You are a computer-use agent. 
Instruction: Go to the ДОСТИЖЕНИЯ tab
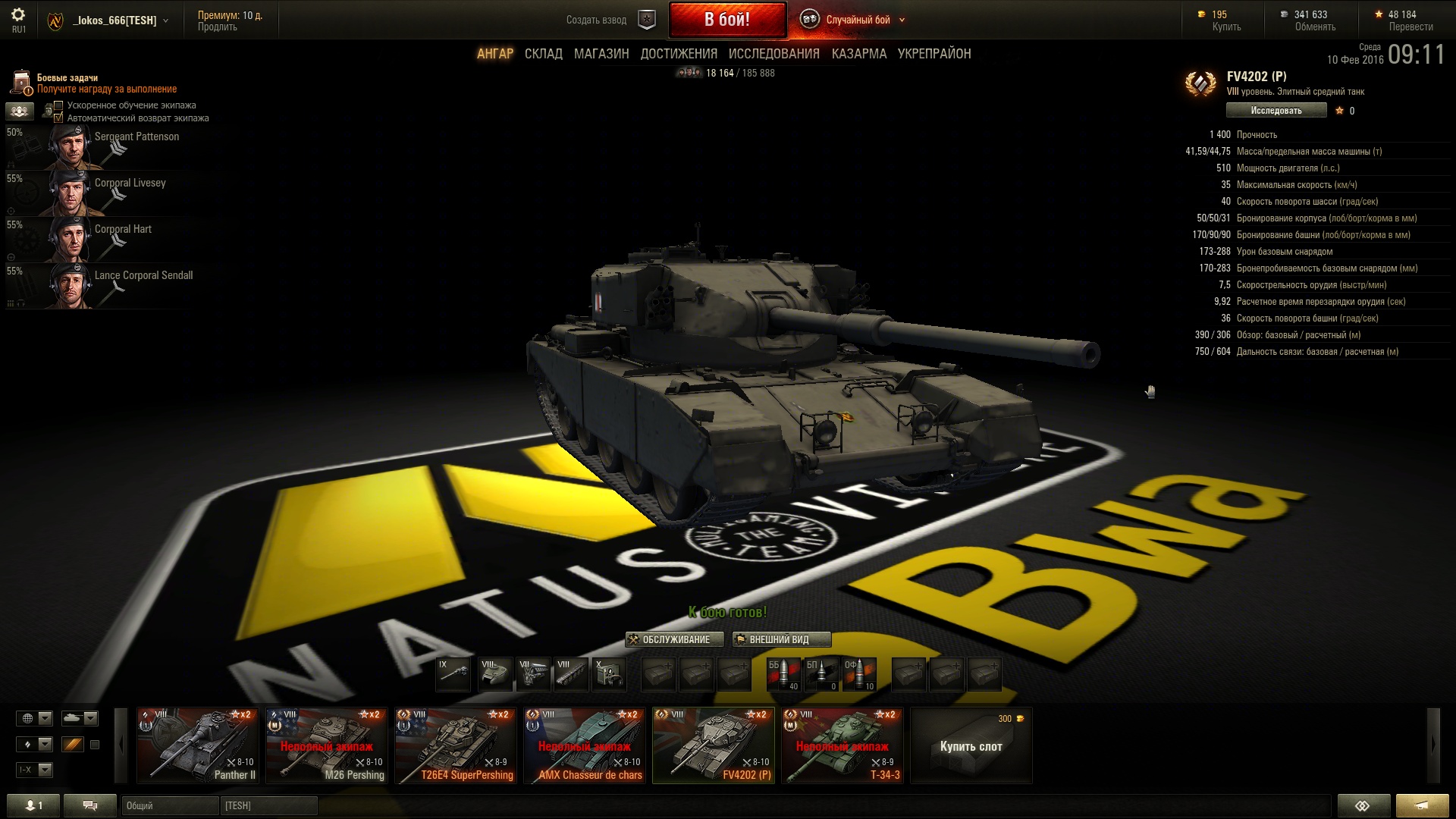point(679,54)
